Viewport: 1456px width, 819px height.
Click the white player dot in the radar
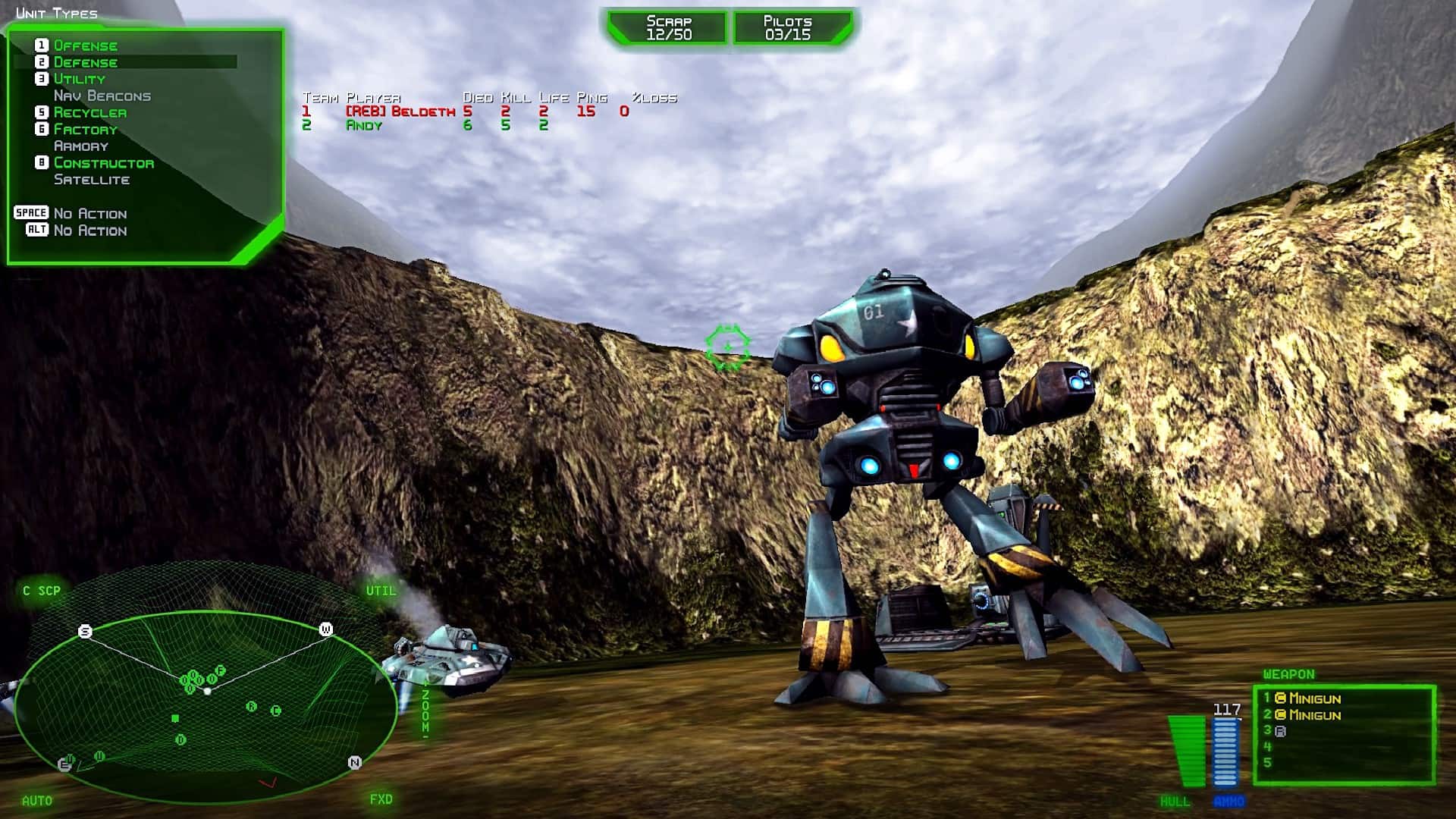(x=207, y=692)
